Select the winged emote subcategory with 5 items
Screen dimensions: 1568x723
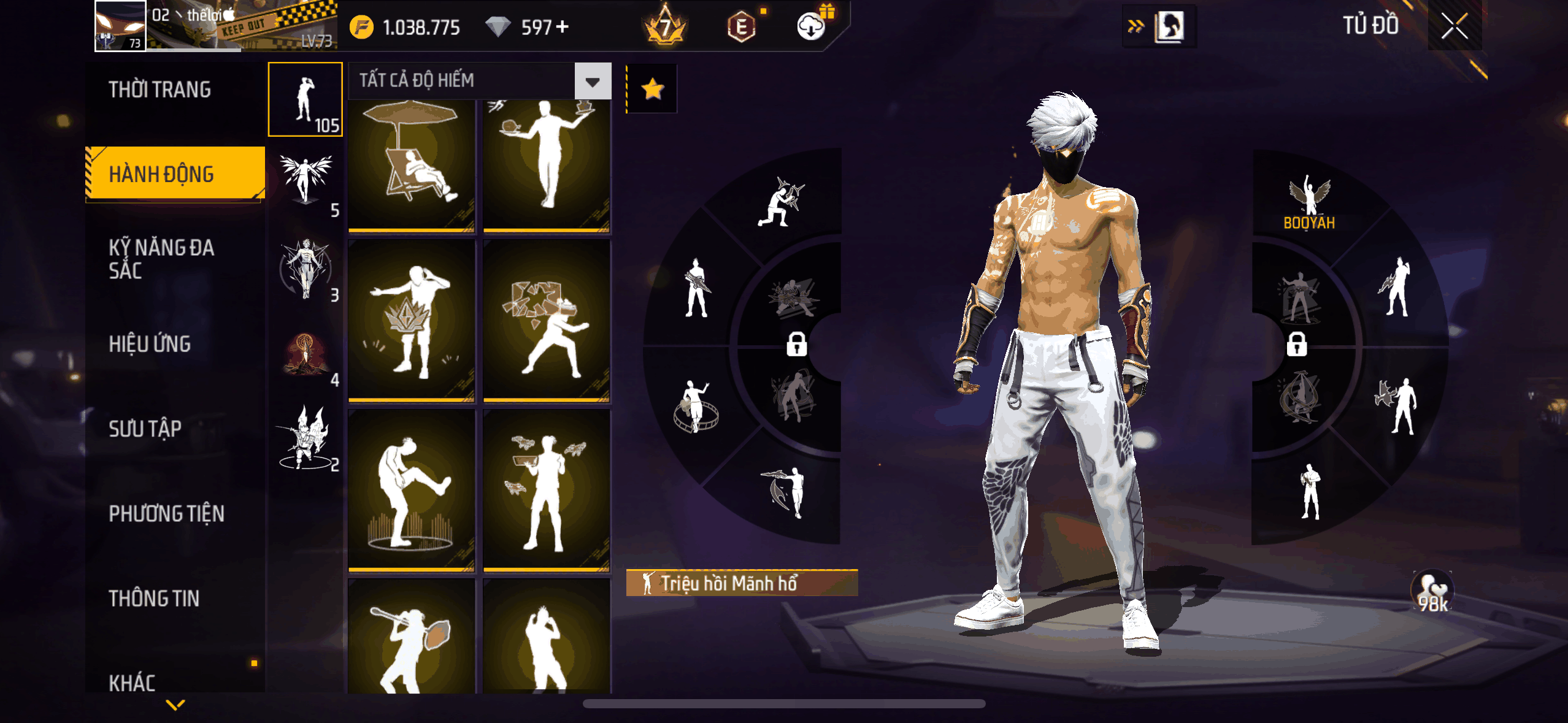click(x=306, y=183)
